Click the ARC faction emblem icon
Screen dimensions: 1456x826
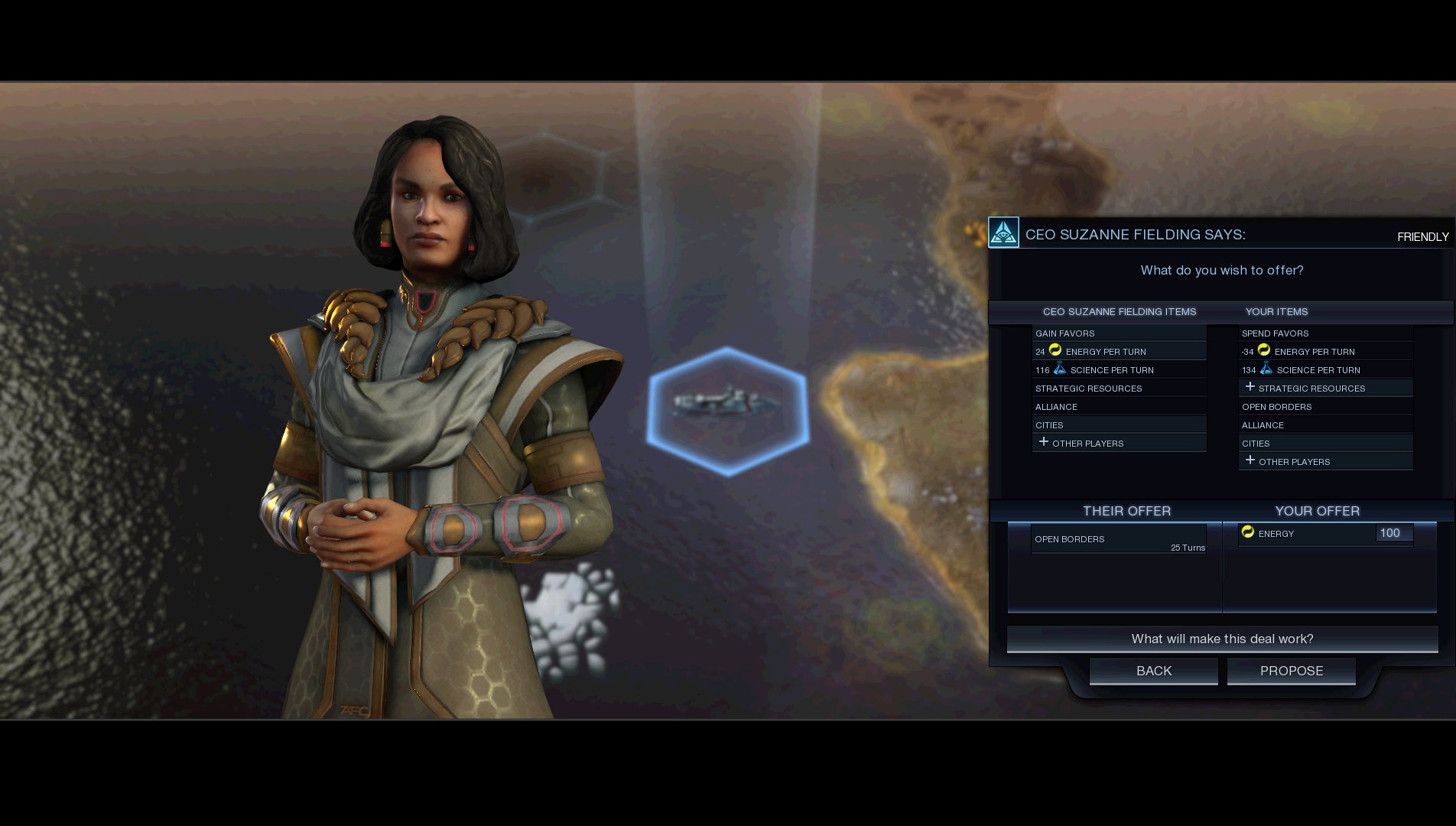click(x=1003, y=233)
